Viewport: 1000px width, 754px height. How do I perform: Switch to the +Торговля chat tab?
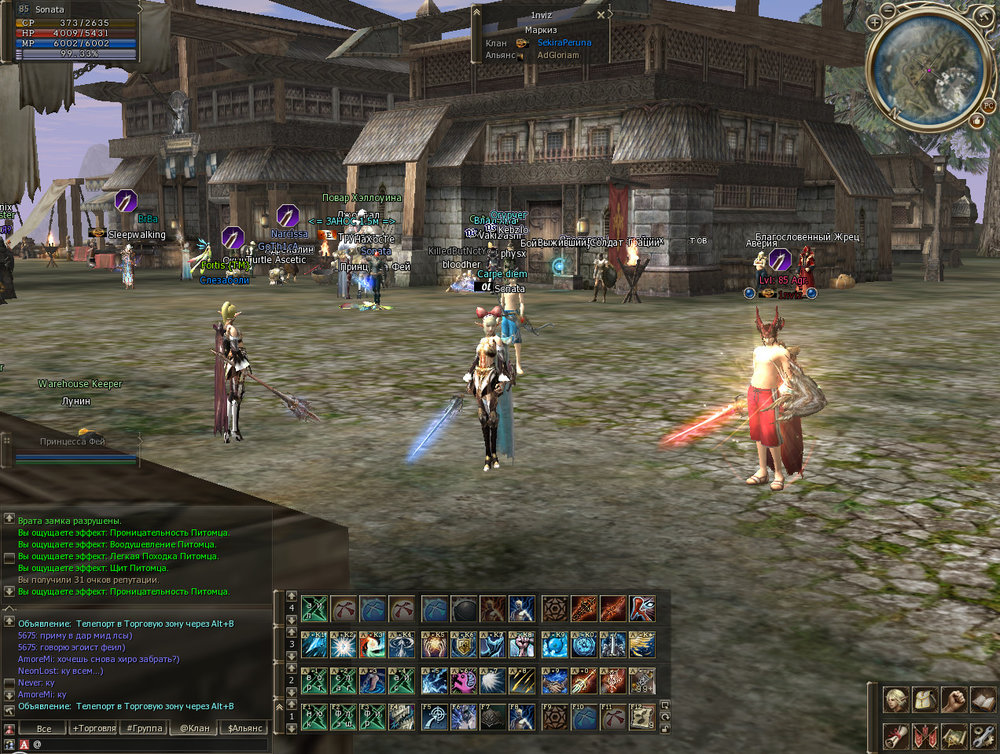(93, 728)
